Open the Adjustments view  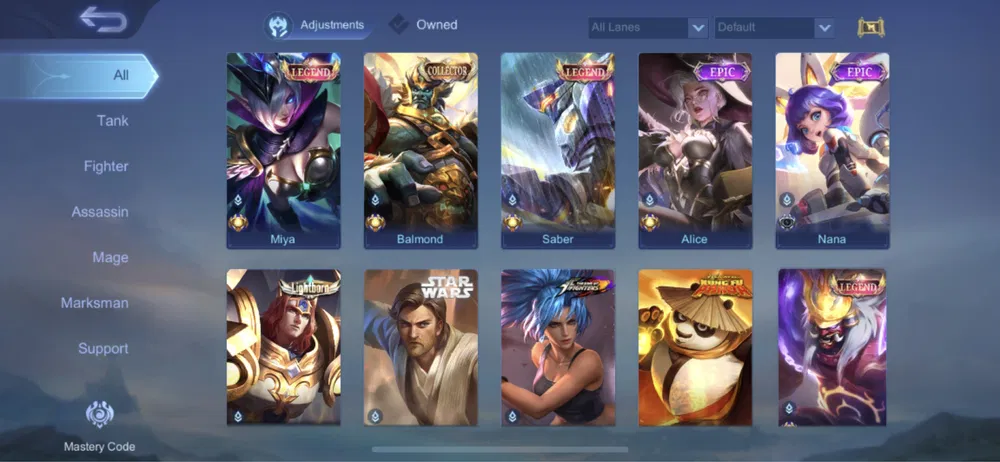(318, 25)
